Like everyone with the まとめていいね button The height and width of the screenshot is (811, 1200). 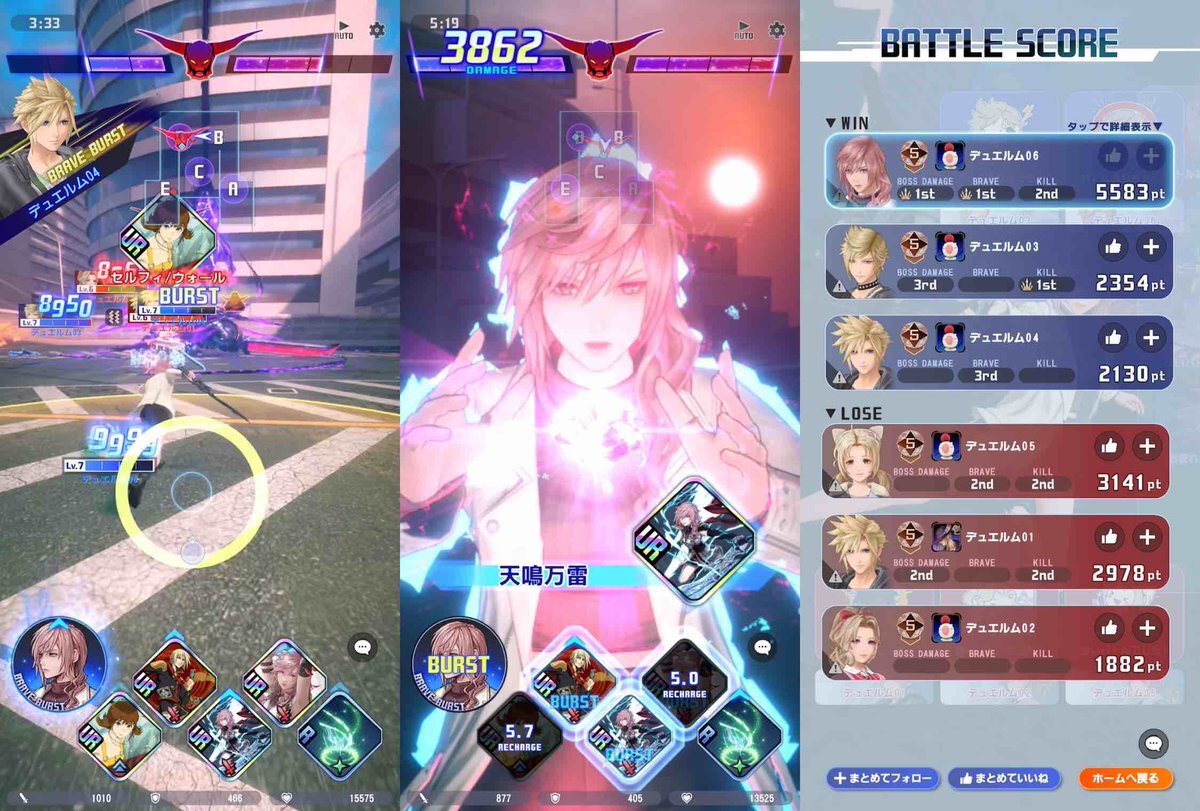pyautogui.click(x=1003, y=778)
